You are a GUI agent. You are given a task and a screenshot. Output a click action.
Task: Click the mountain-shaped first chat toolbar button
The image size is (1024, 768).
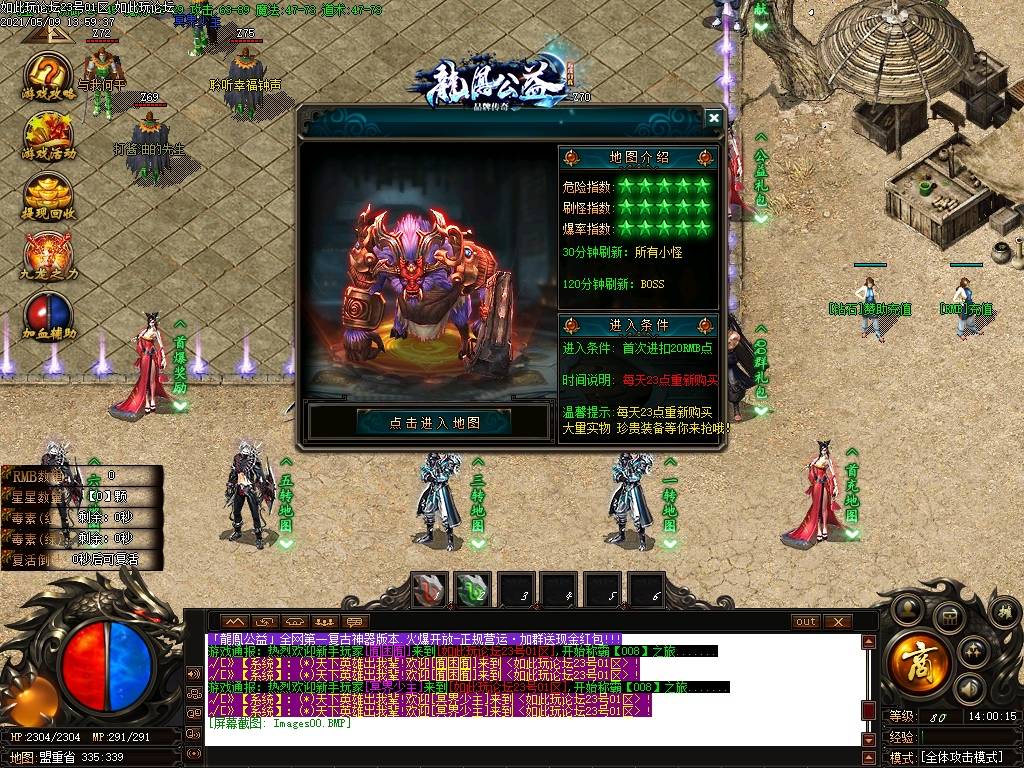[x=236, y=621]
